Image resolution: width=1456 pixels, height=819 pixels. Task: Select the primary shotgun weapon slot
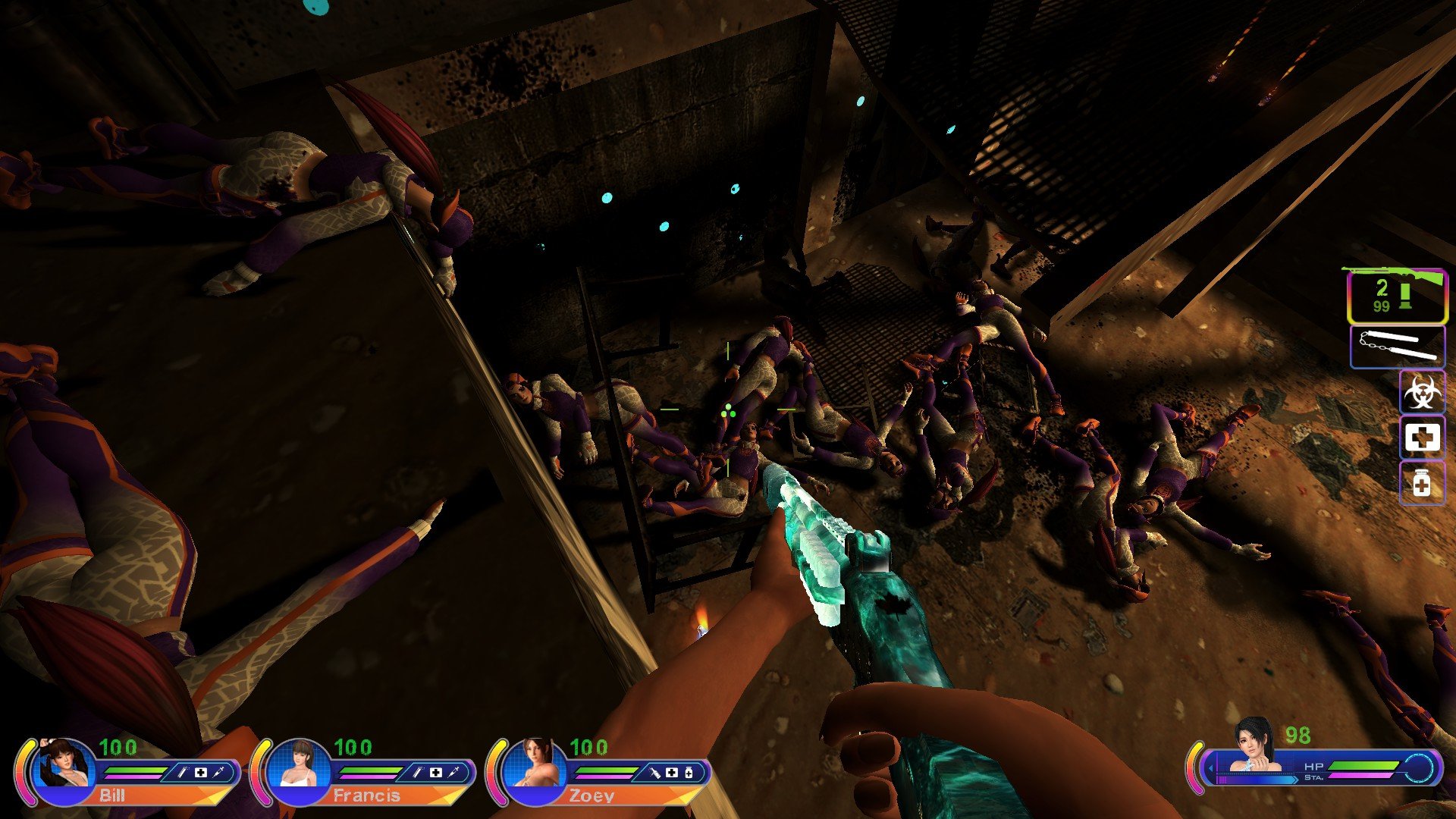pos(1396,297)
